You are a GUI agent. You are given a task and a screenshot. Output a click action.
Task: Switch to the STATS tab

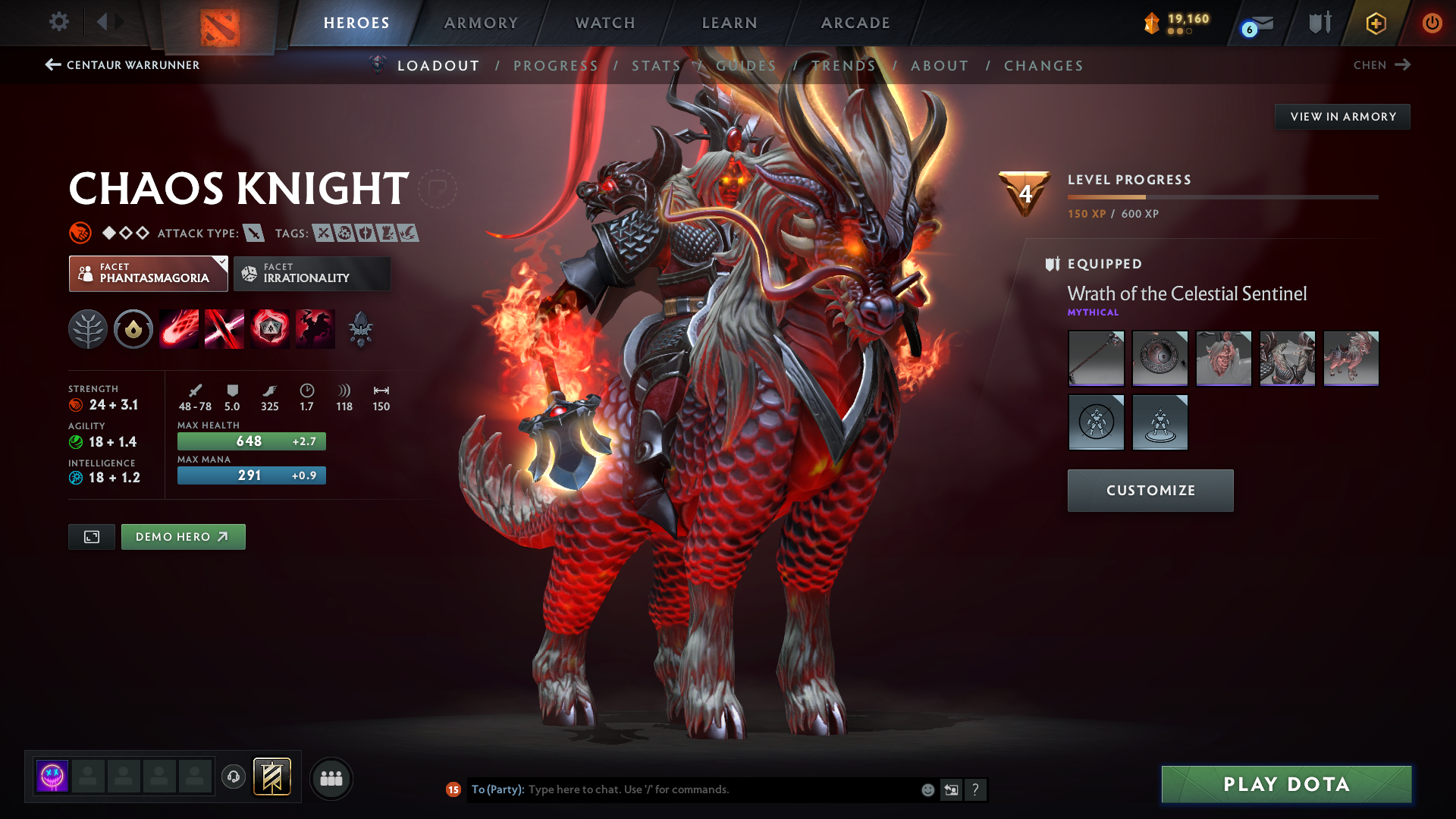pyautogui.click(x=656, y=65)
